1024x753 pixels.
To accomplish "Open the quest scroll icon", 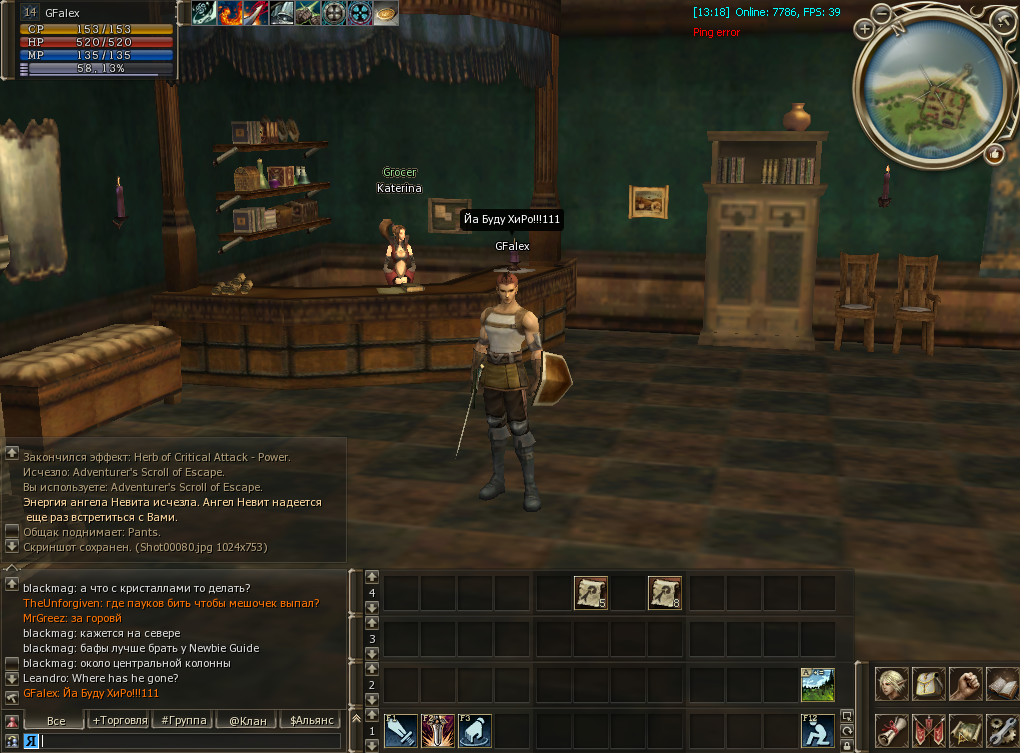I will 892,730.
